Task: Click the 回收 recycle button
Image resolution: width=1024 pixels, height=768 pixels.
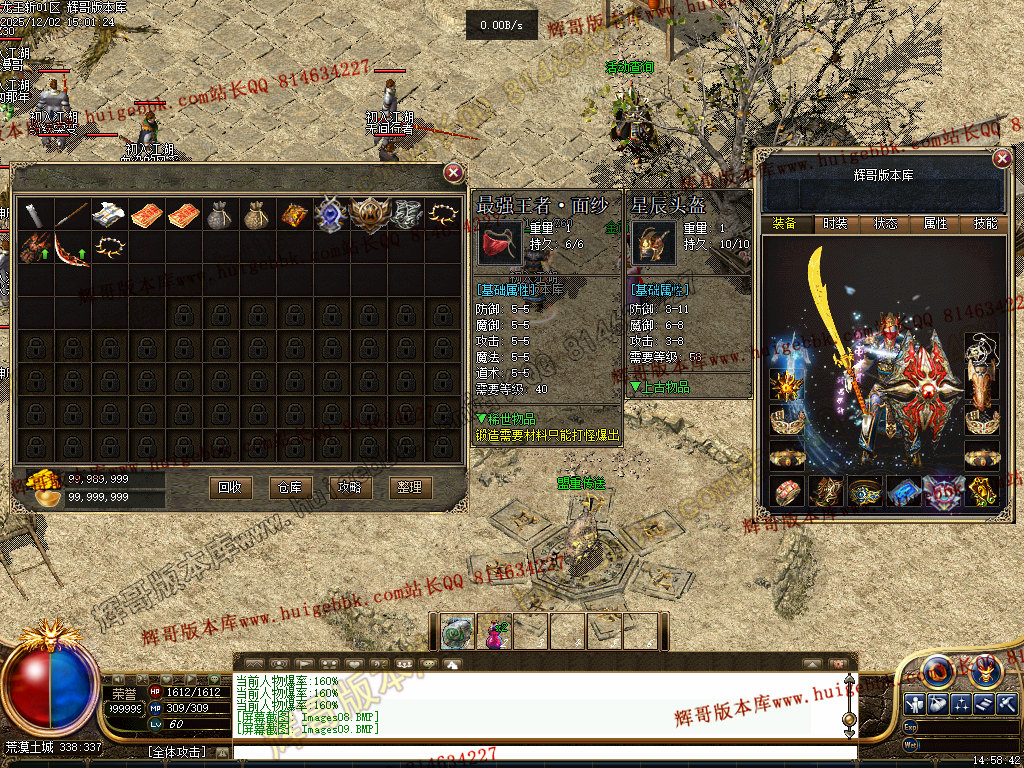Action: (229, 487)
